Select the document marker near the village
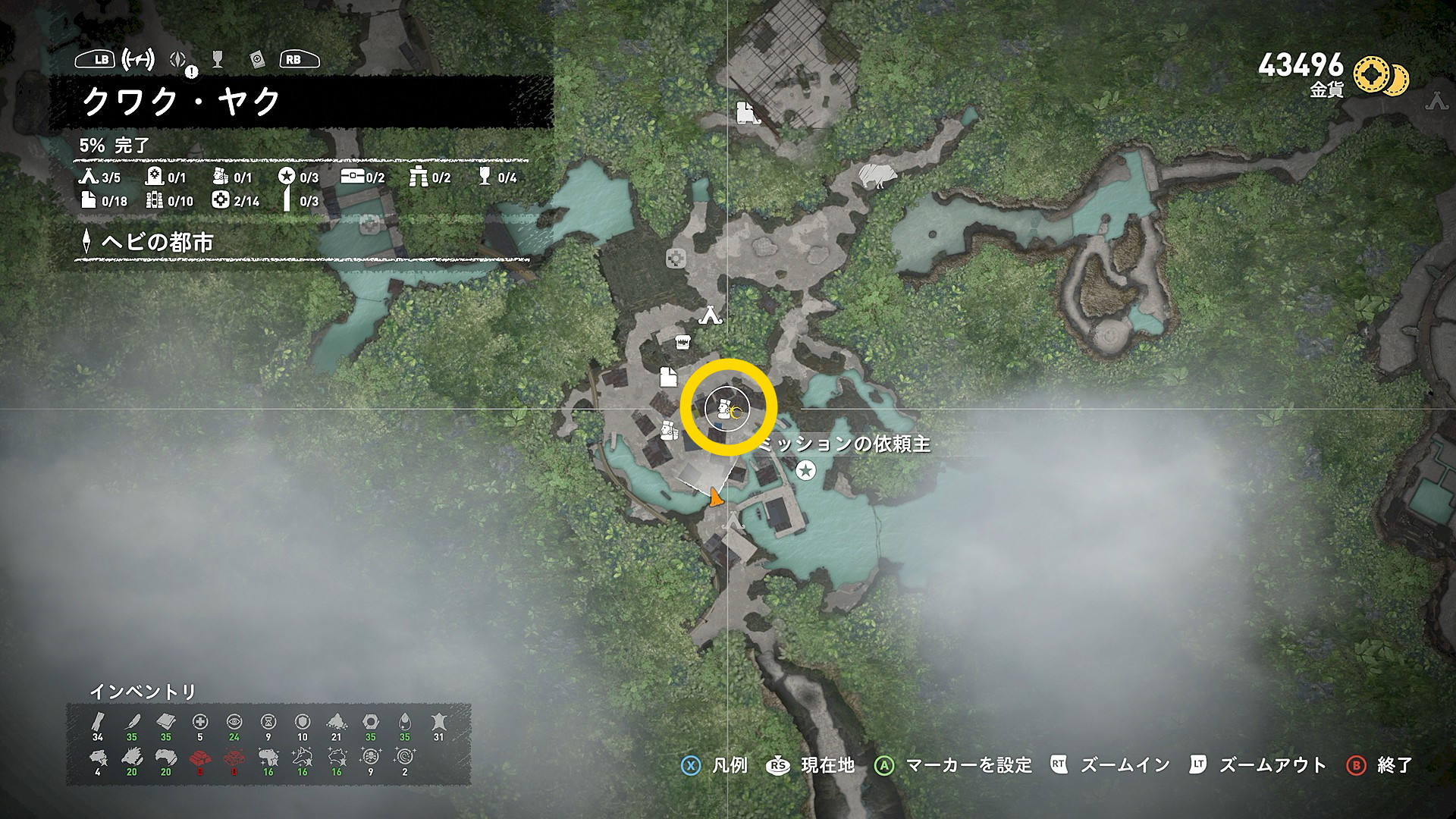 coord(667,376)
